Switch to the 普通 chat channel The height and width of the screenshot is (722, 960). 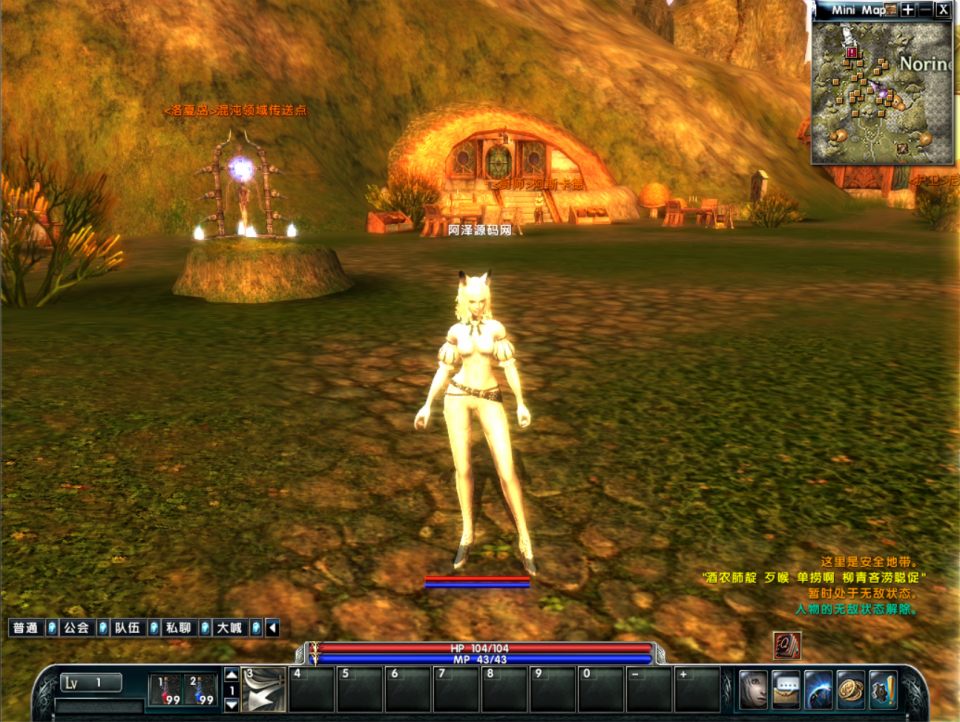click(x=25, y=628)
